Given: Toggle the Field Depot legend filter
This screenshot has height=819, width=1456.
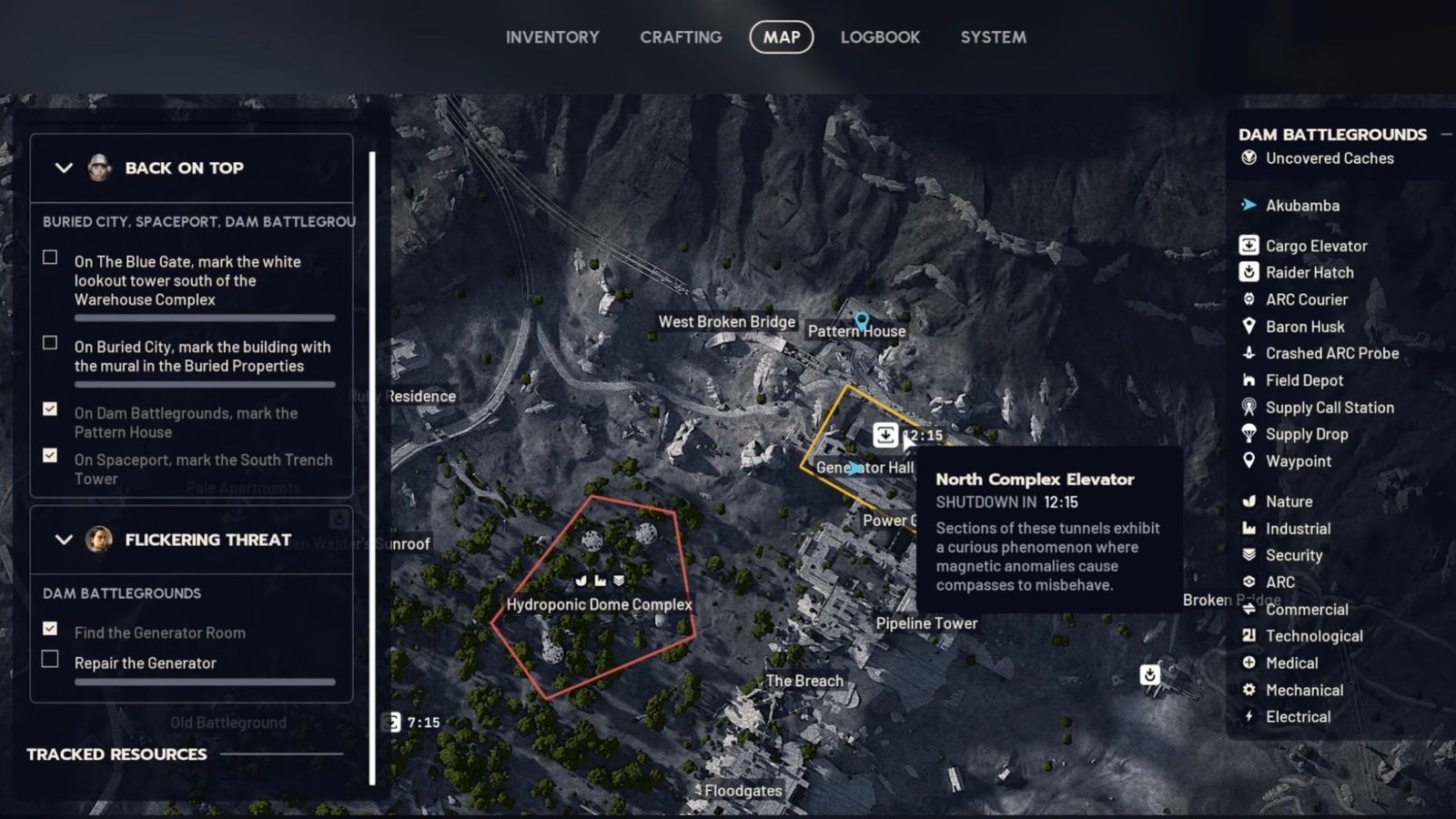Looking at the screenshot, I should [x=1303, y=380].
